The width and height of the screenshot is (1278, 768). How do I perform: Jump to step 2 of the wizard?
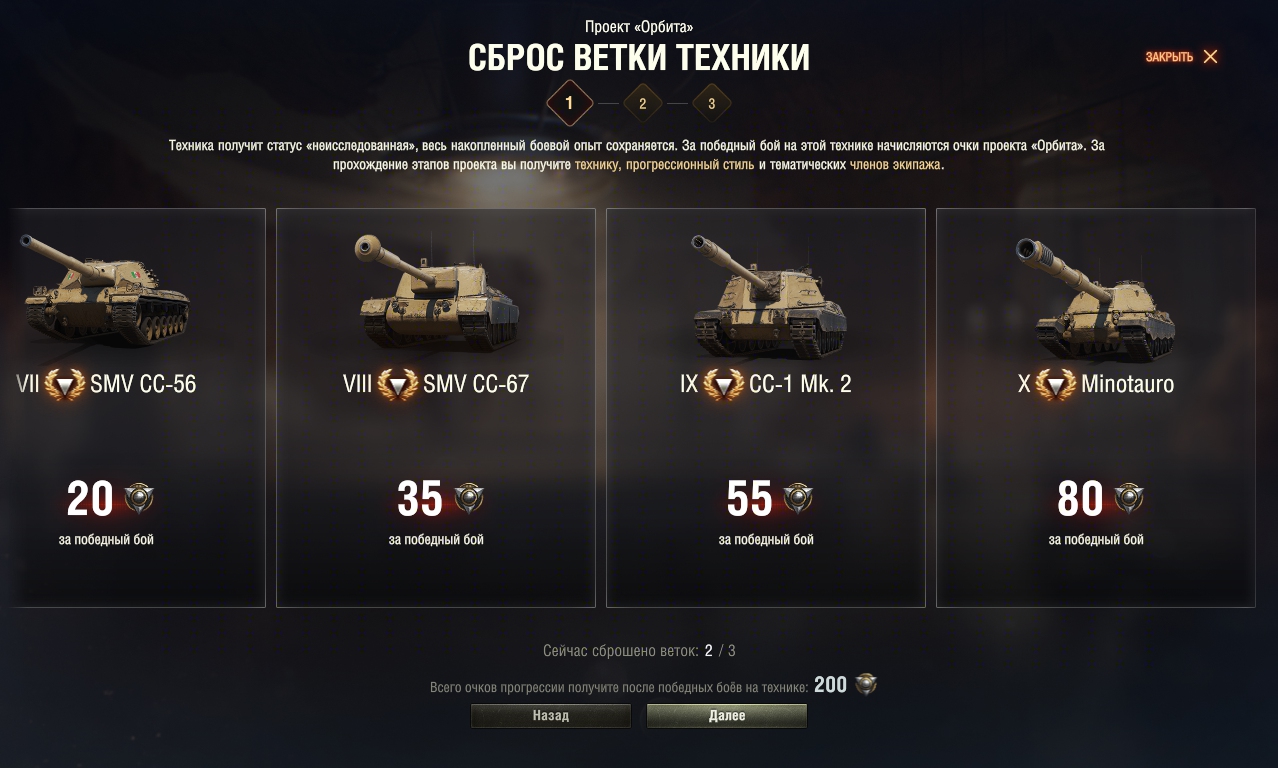click(642, 103)
